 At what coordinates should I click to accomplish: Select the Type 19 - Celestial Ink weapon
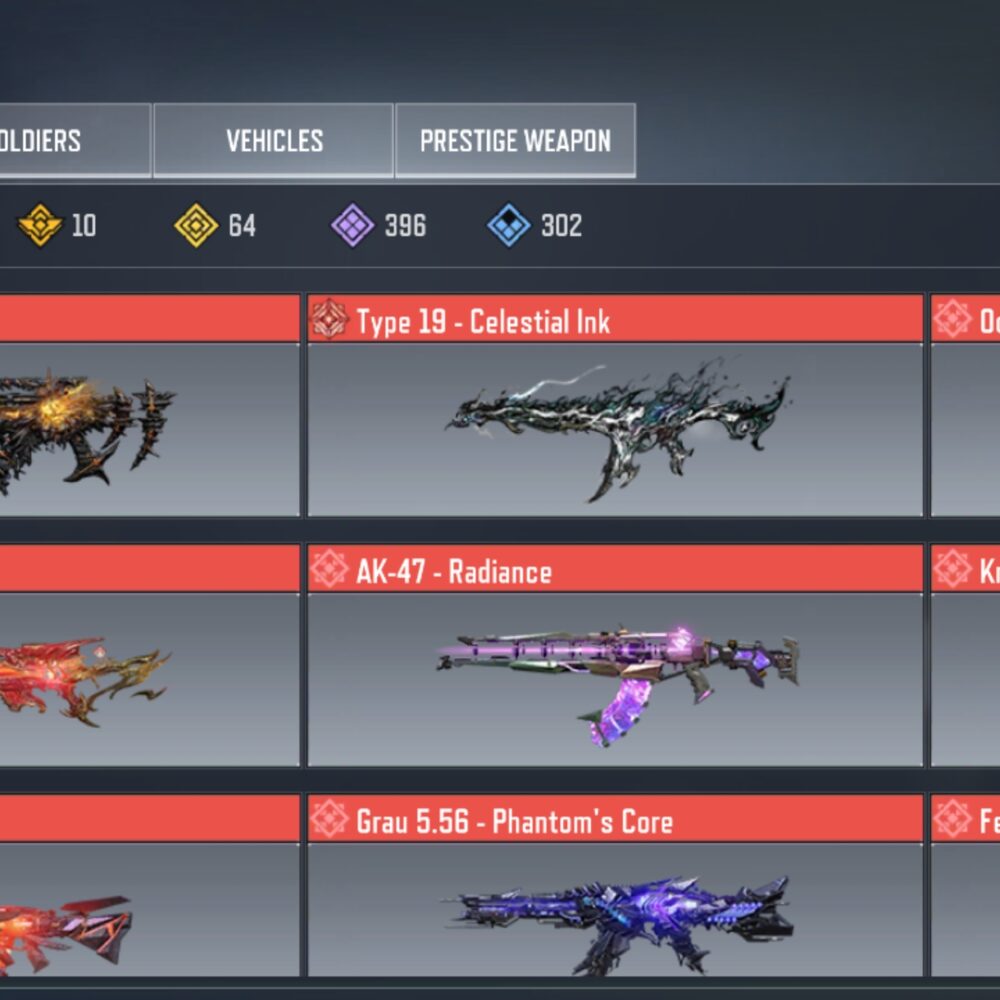click(615, 428)
